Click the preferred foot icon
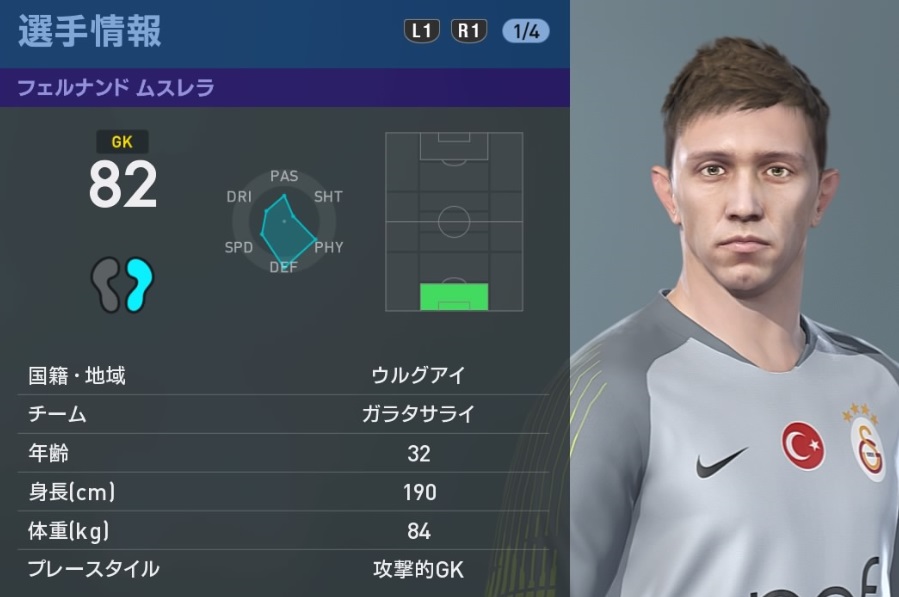Viewport: 899px width, 597px height. tap(122, 284)
